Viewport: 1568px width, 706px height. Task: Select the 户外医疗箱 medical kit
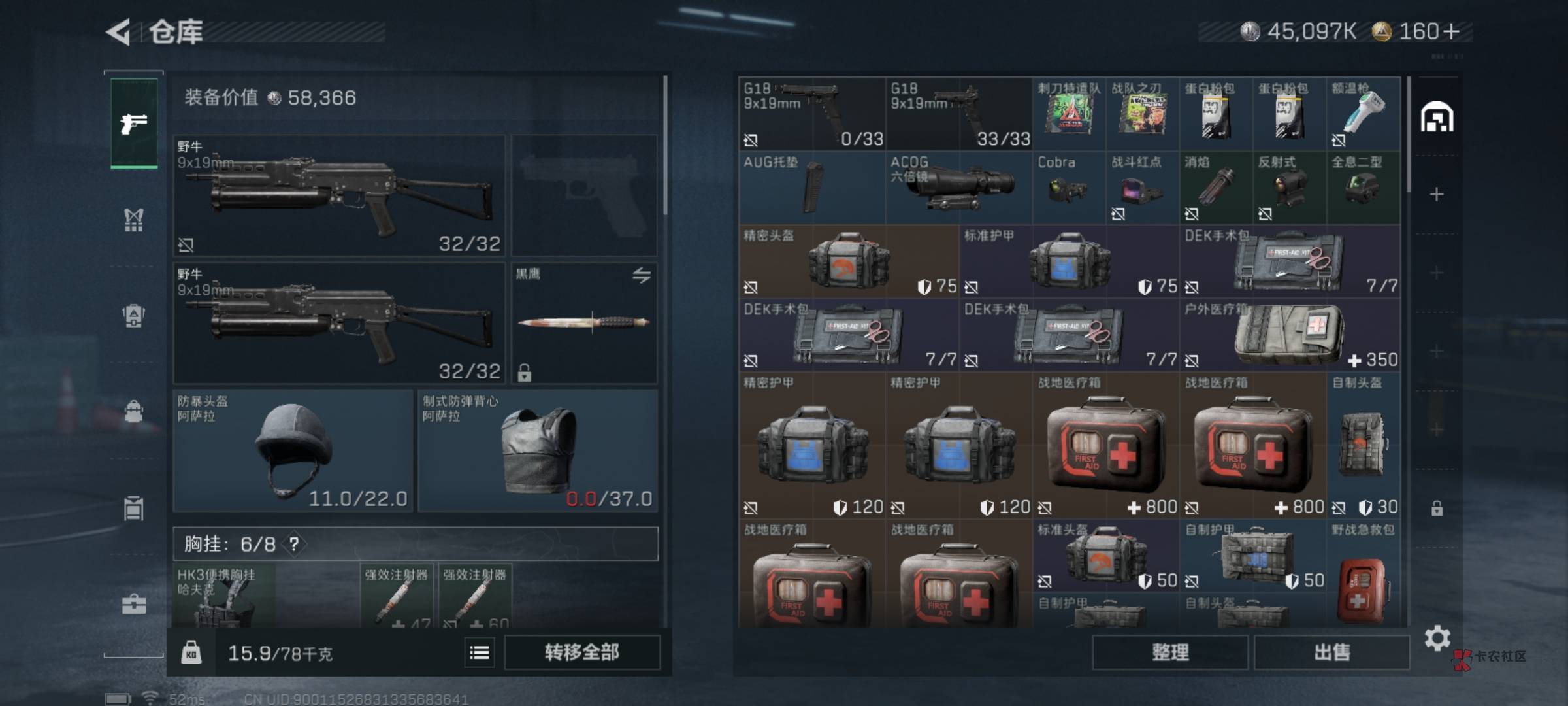(x=1290, y=335)
